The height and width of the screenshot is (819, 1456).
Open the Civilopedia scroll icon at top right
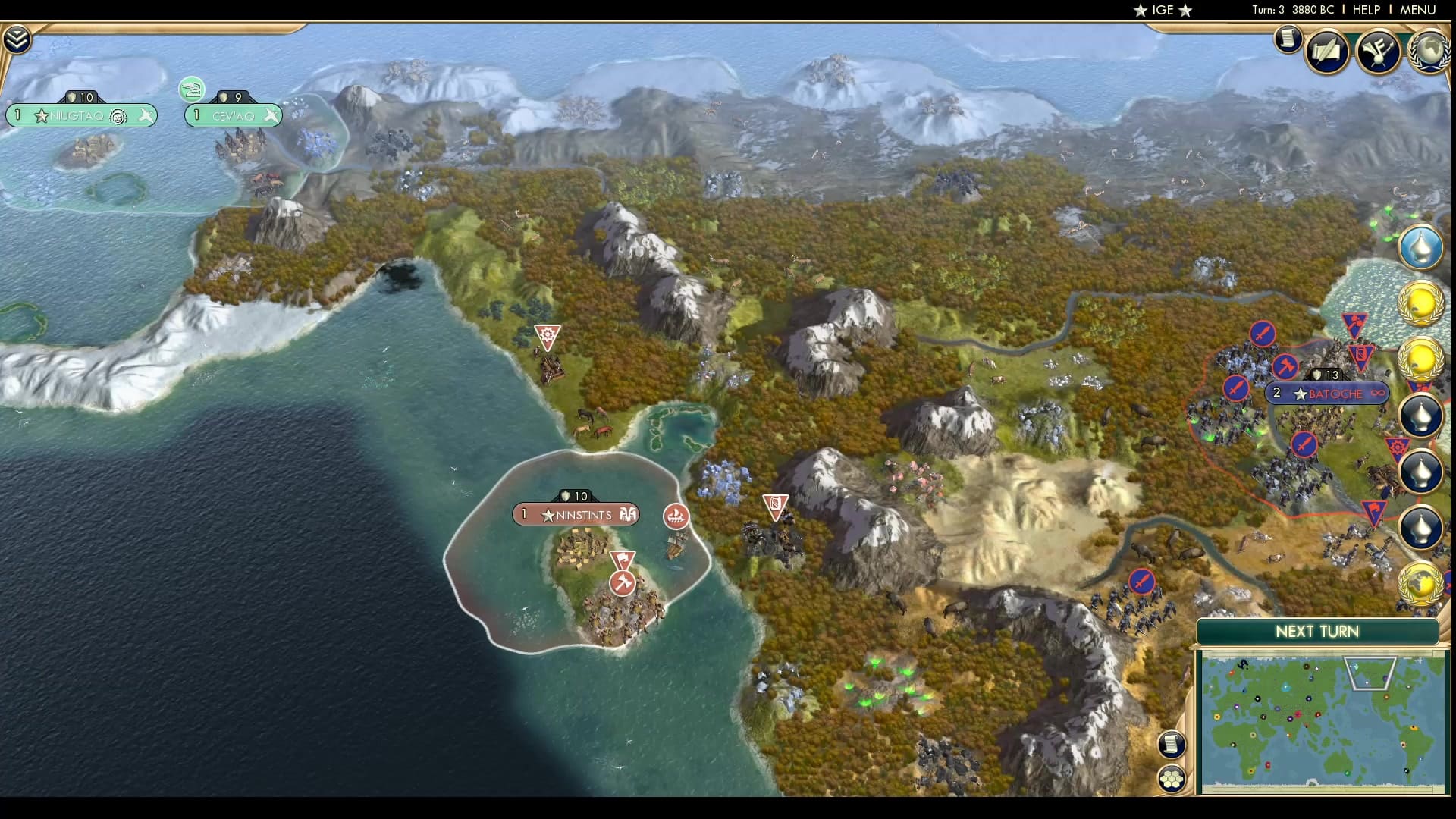1288,39
